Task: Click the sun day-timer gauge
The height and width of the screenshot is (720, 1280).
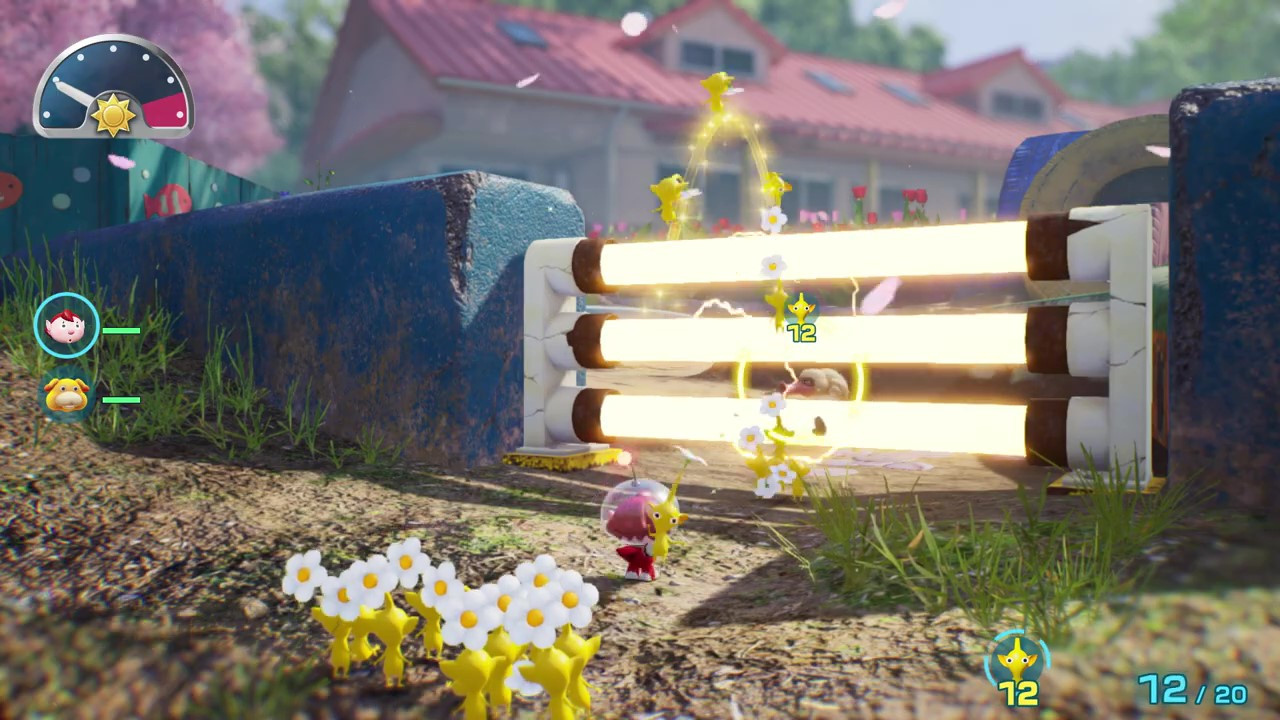Action: [x=113, y=88]
